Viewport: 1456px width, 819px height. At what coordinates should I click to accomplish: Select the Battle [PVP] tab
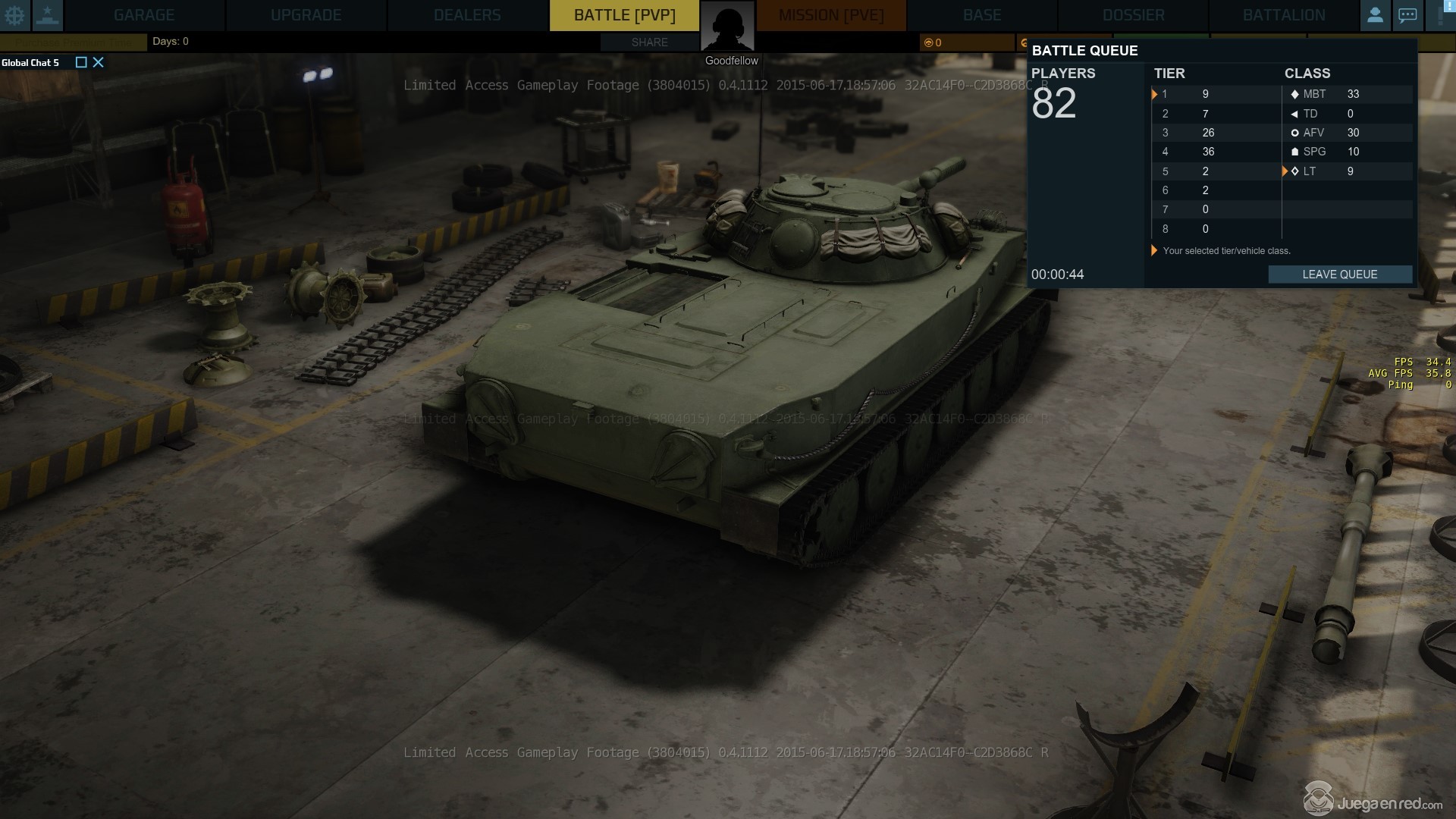pos(624,15)
